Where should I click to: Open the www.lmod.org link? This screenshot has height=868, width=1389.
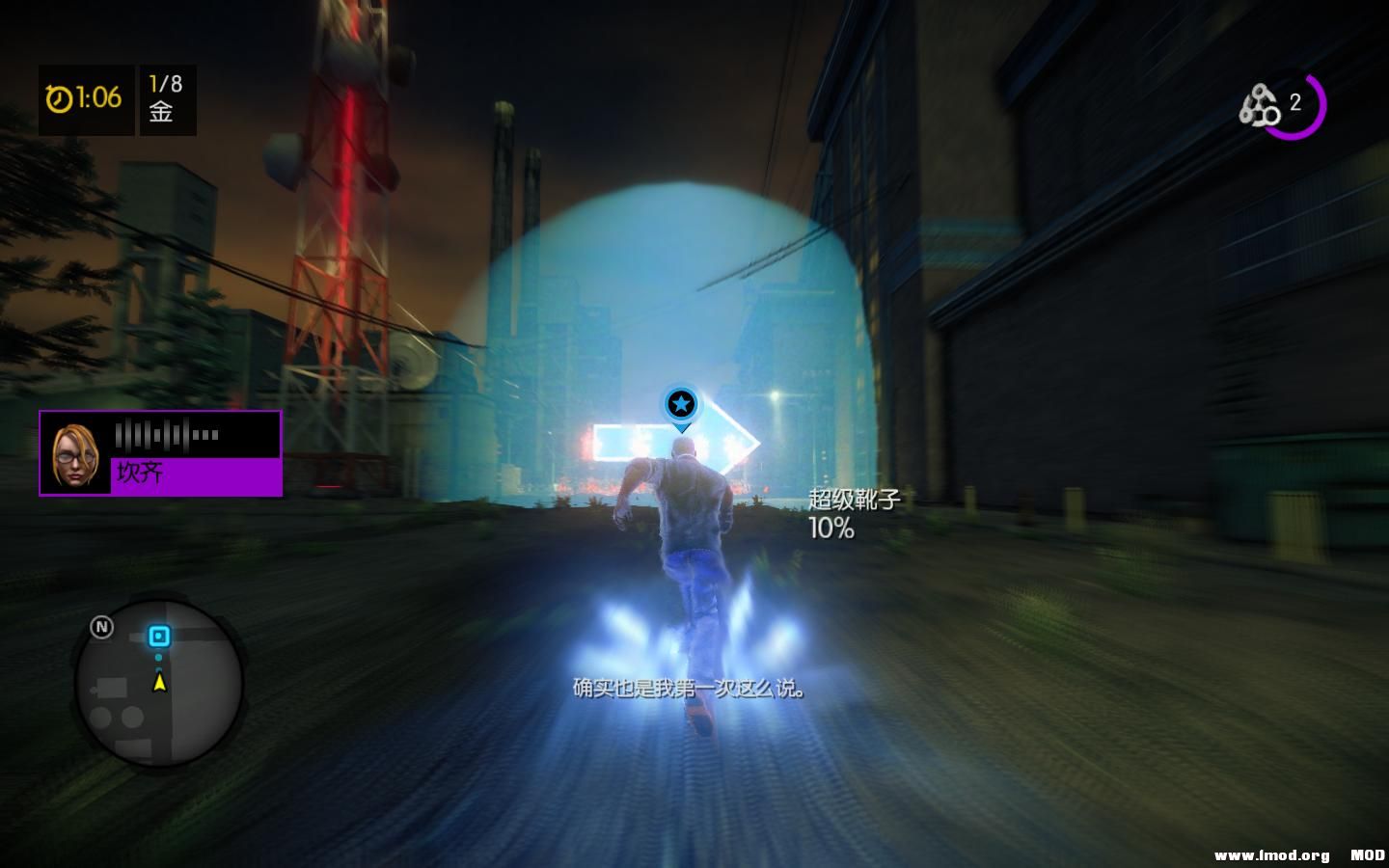pyautogui.click(x=1272, y=853)
